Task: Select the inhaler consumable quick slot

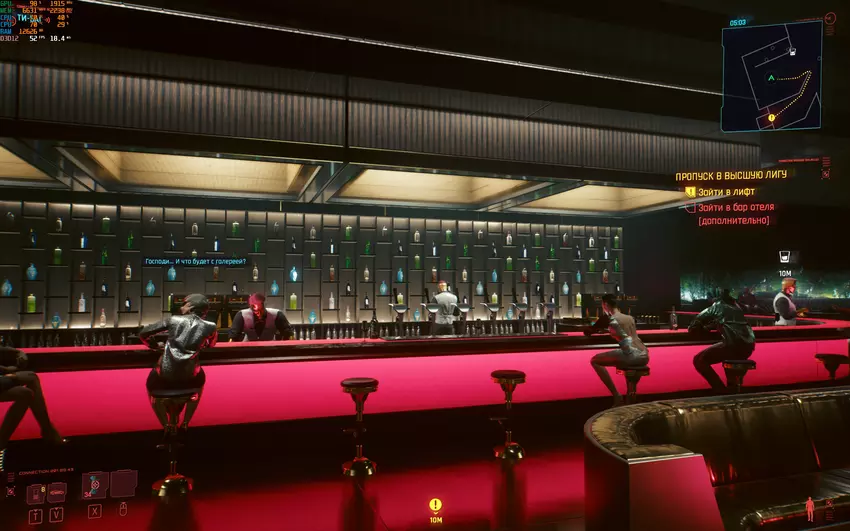Action: [36, 491]
